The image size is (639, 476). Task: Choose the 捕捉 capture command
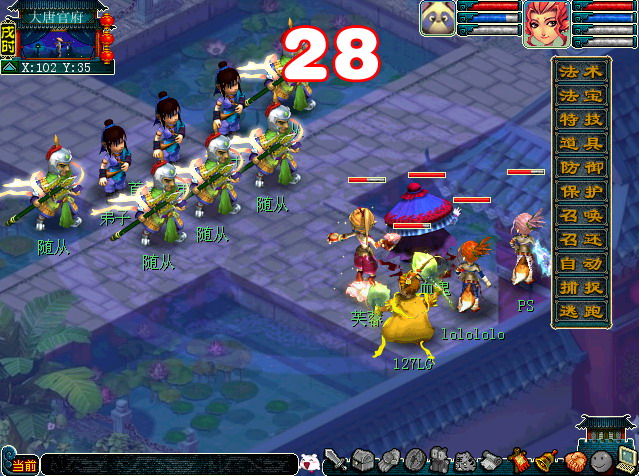(x=581, y=287)
